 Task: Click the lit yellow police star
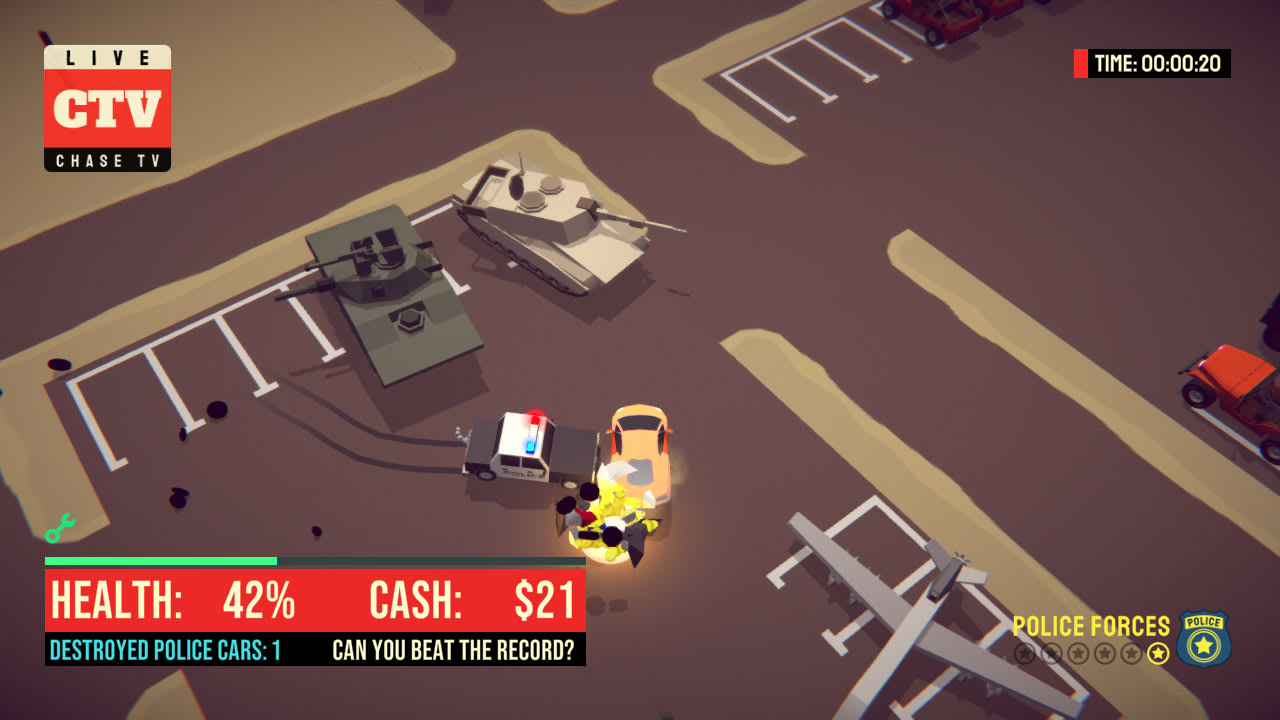click(x=1158, y=653)
